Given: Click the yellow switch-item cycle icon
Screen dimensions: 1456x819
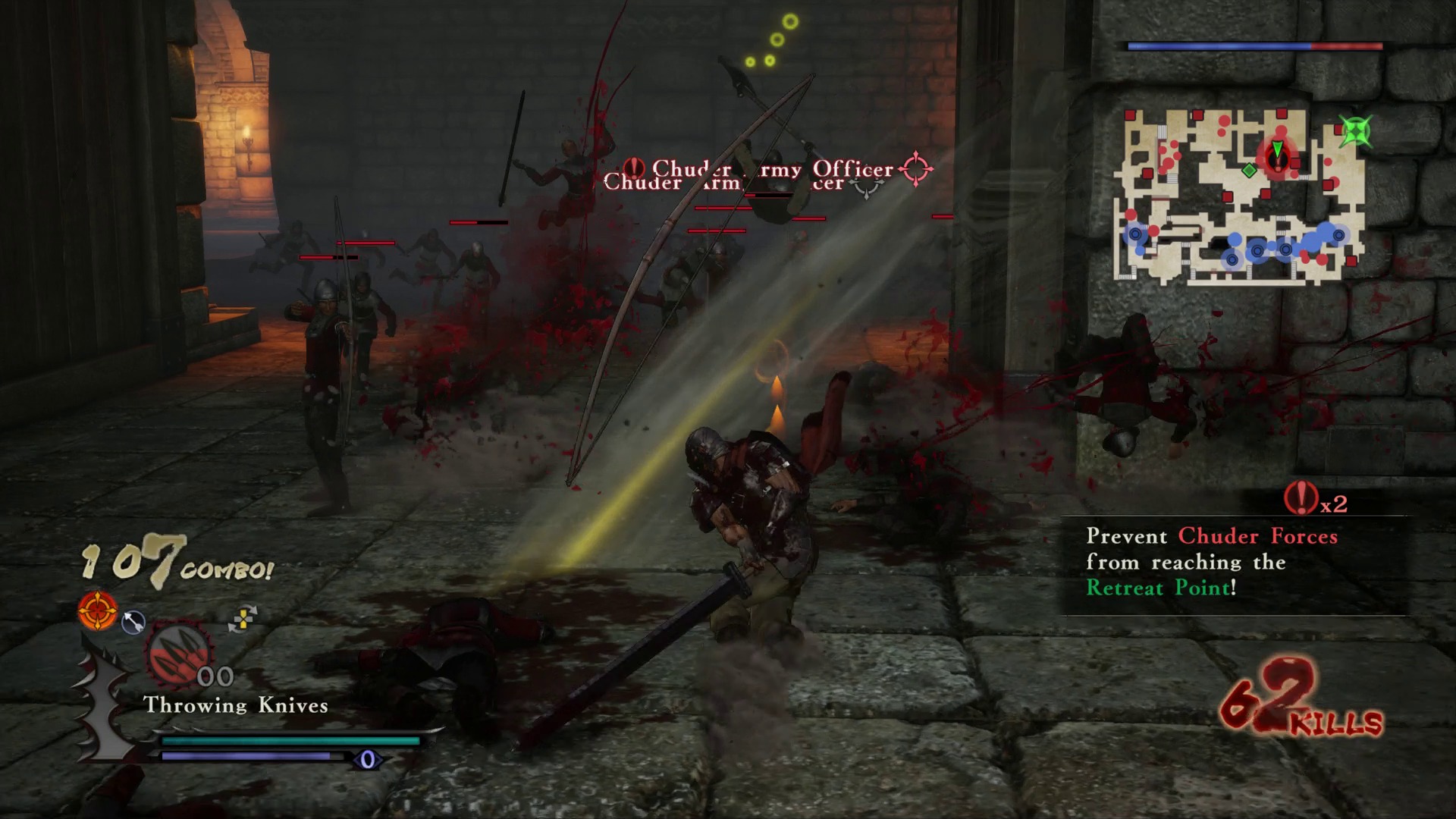Looking at the screenshot, I should (x=243, y=619).
